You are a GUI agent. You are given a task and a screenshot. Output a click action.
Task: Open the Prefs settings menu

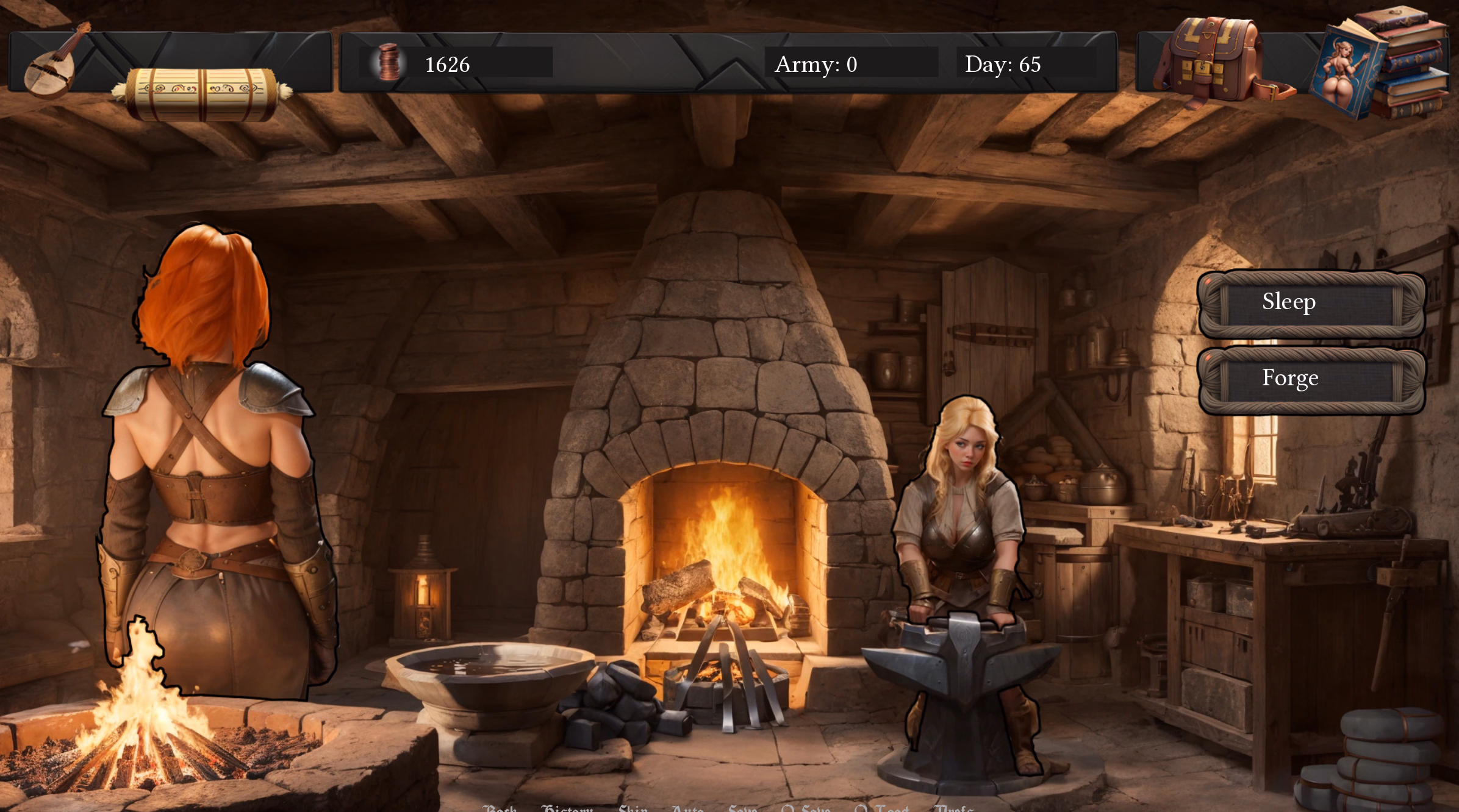tap(955, 809)
